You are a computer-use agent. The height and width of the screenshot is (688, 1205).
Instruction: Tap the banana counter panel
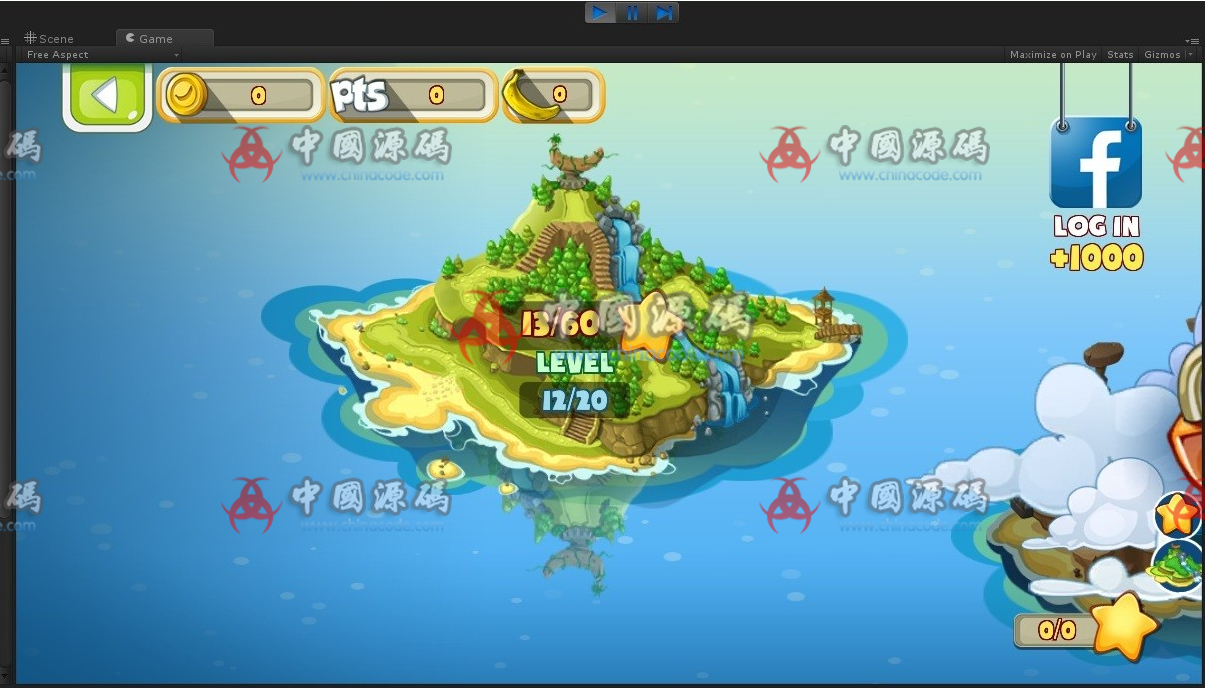pos(553,96)
